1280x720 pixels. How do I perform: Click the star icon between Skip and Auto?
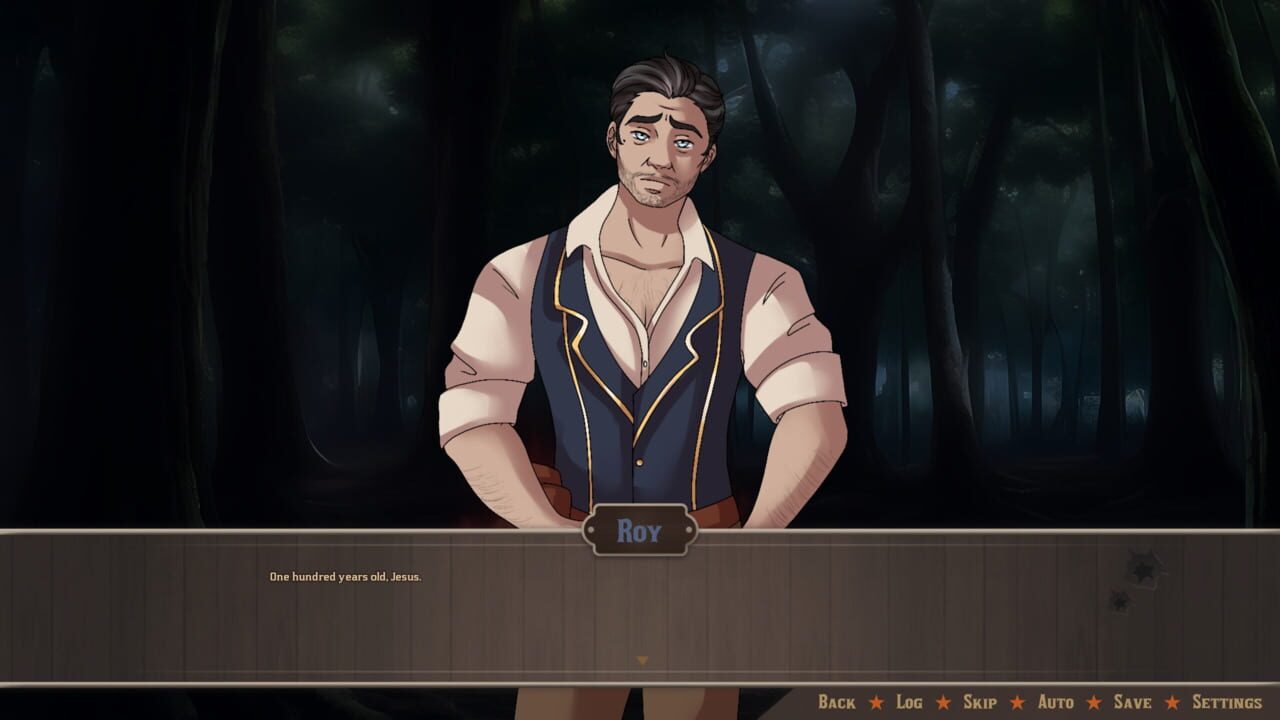coord(1016,702)
